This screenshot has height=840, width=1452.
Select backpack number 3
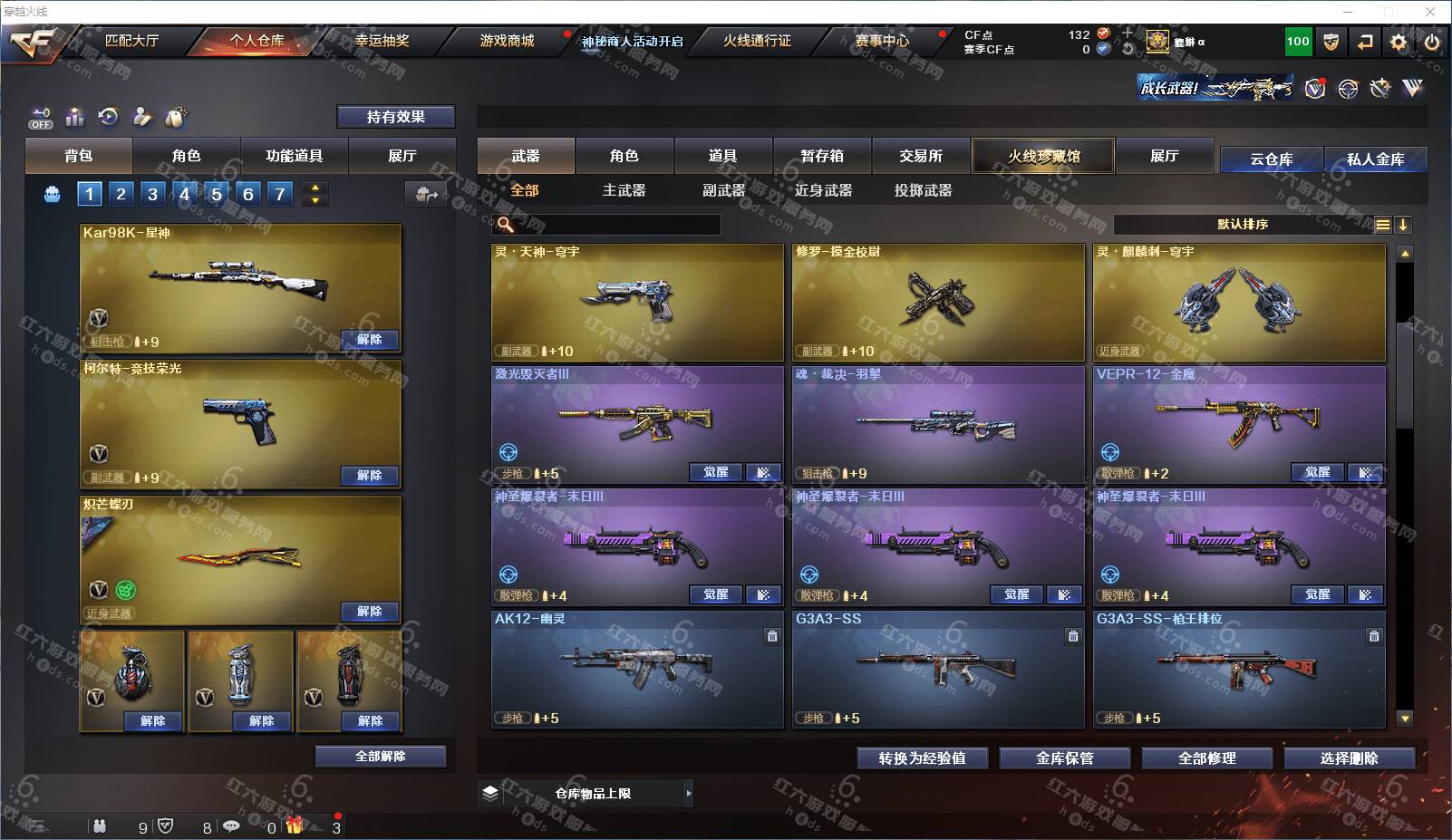tap(152, 194)
